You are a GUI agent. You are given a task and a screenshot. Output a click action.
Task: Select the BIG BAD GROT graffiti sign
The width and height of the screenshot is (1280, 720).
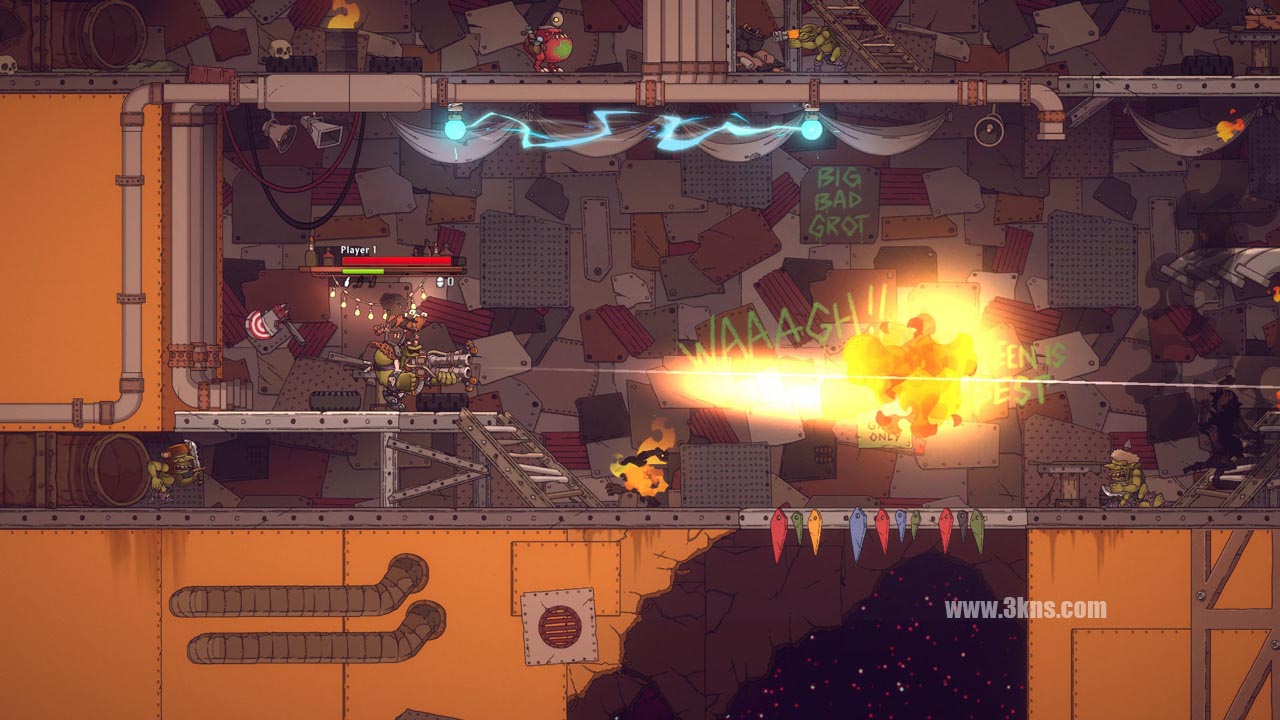[x=840, y=200]
